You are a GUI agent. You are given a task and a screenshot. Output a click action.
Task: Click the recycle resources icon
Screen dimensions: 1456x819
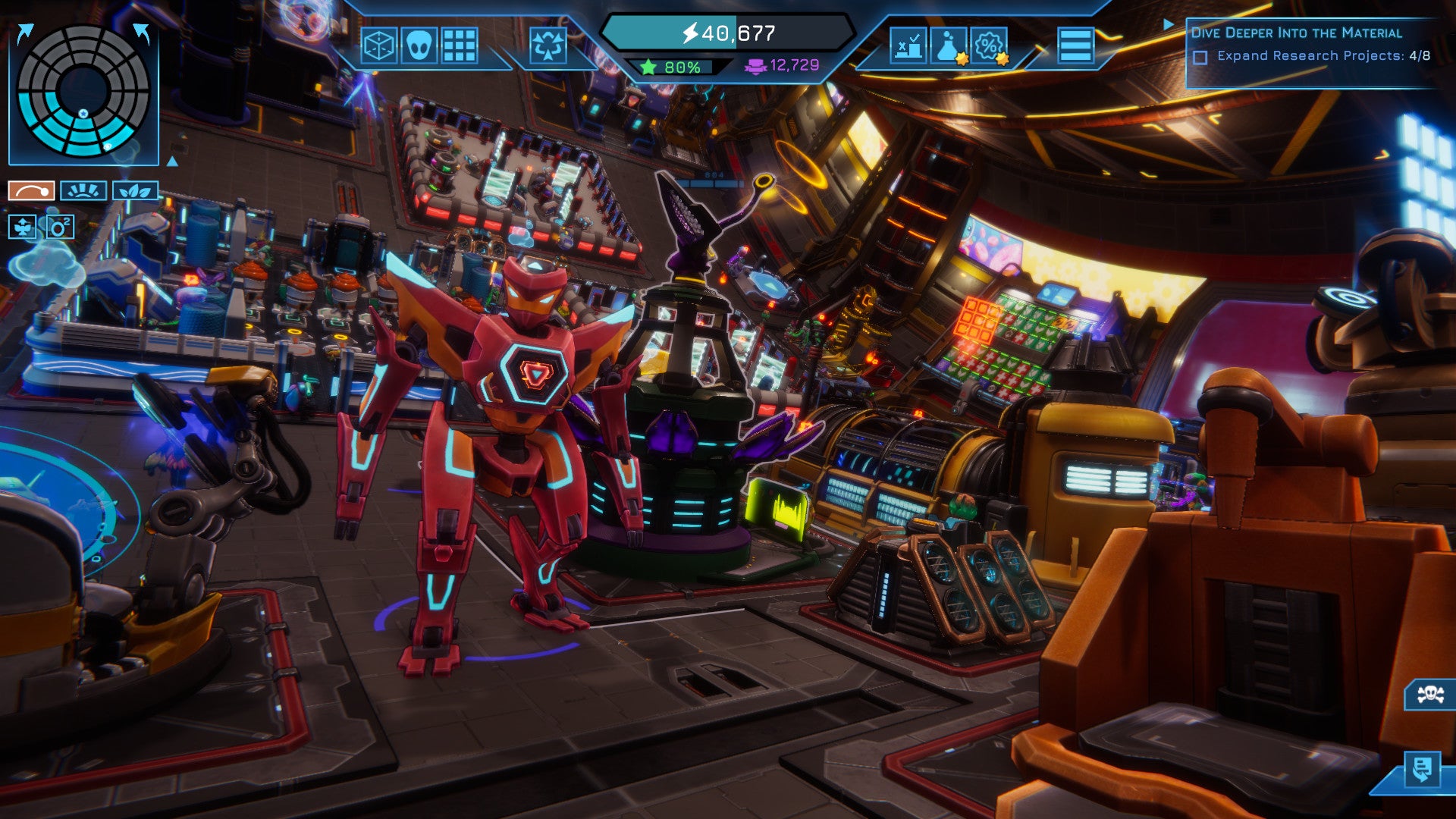[x=548, y=45]
